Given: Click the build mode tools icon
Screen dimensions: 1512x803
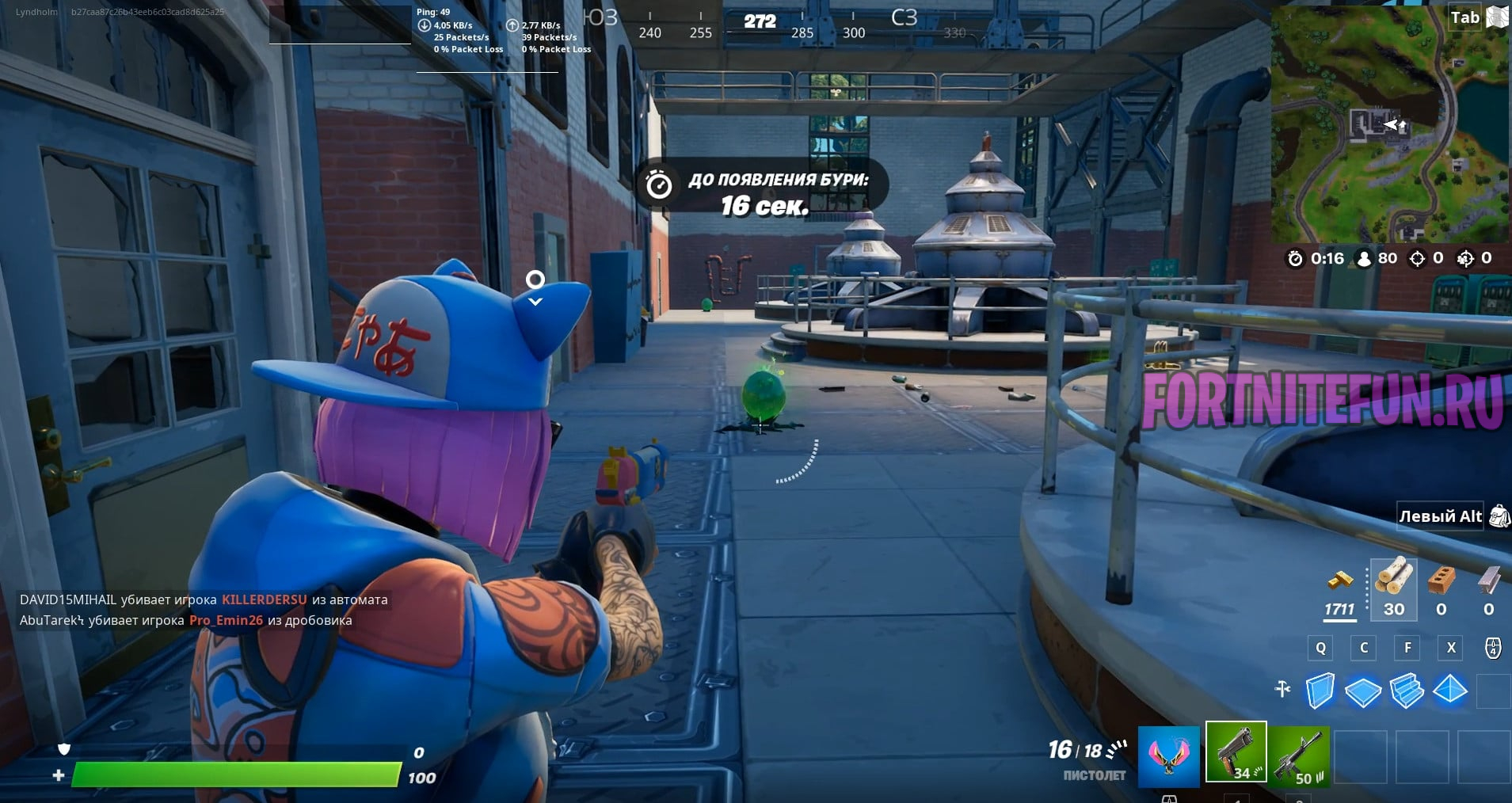Looking at the screenshot, I should (1283, 690).
